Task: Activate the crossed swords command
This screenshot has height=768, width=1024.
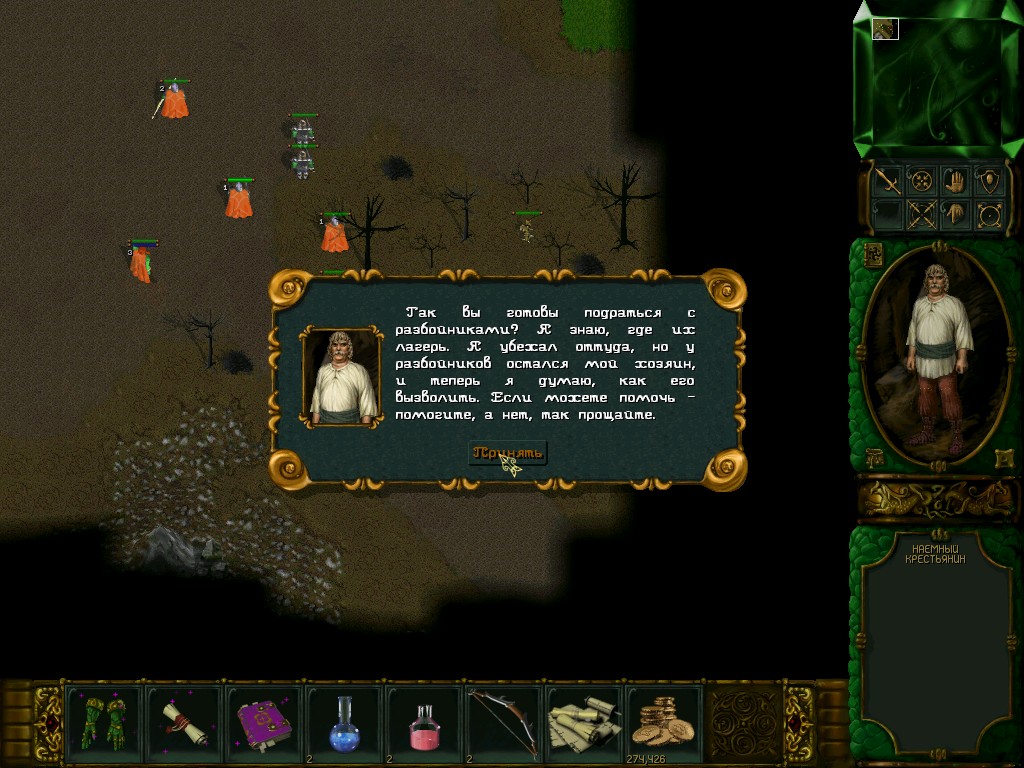Action: coord(921,213)
